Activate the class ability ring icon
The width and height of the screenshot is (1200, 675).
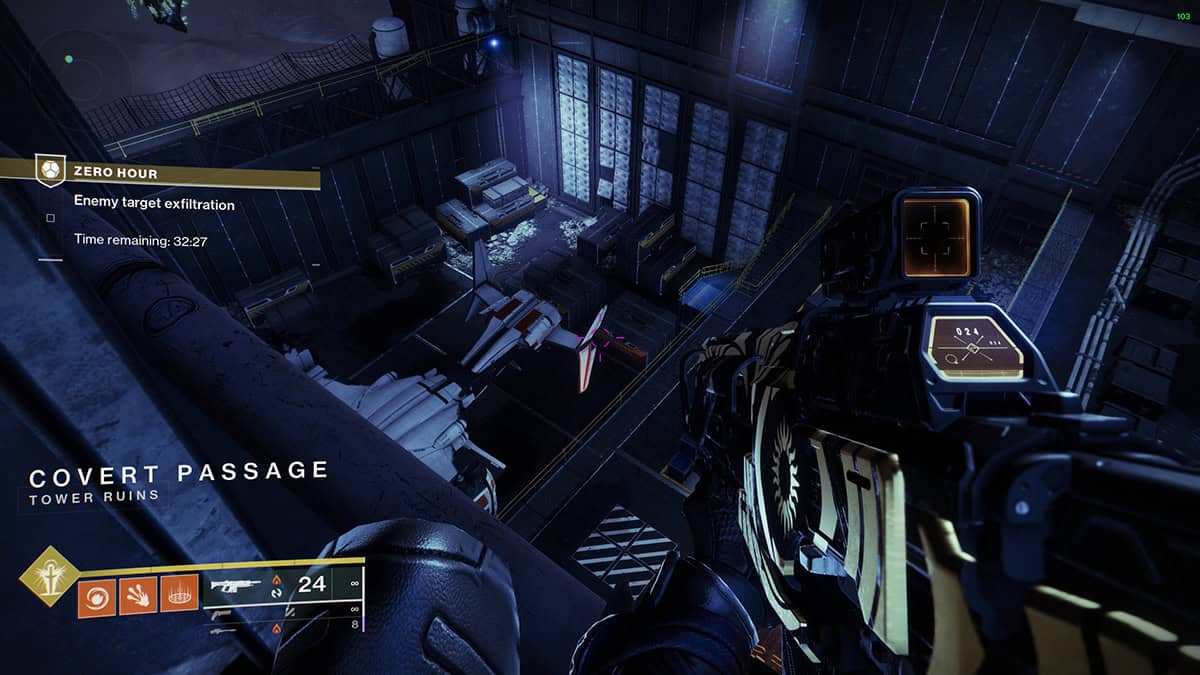click(x=178, y=597)
